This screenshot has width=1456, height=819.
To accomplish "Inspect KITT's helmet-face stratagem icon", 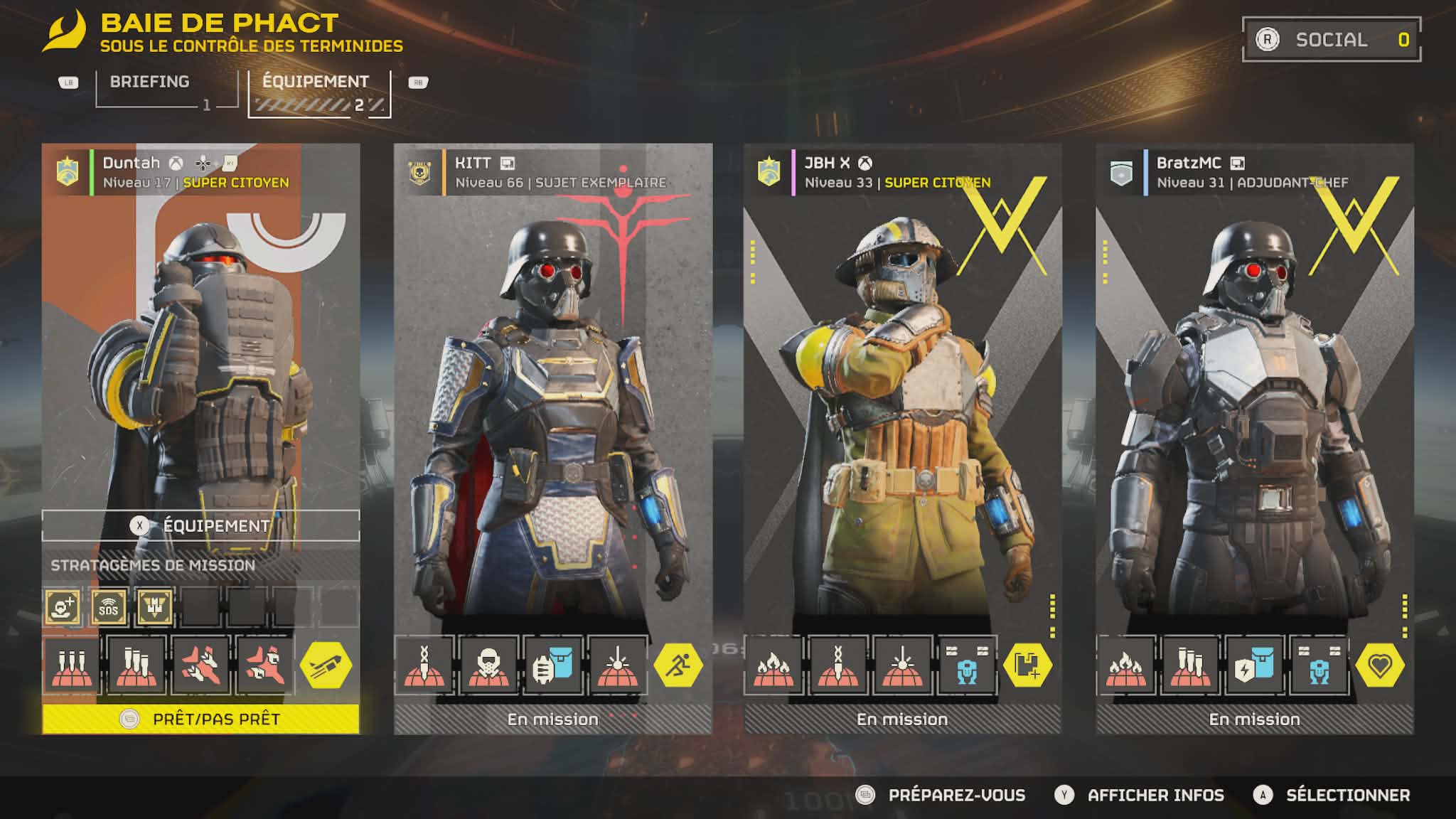I will [488, 665].
